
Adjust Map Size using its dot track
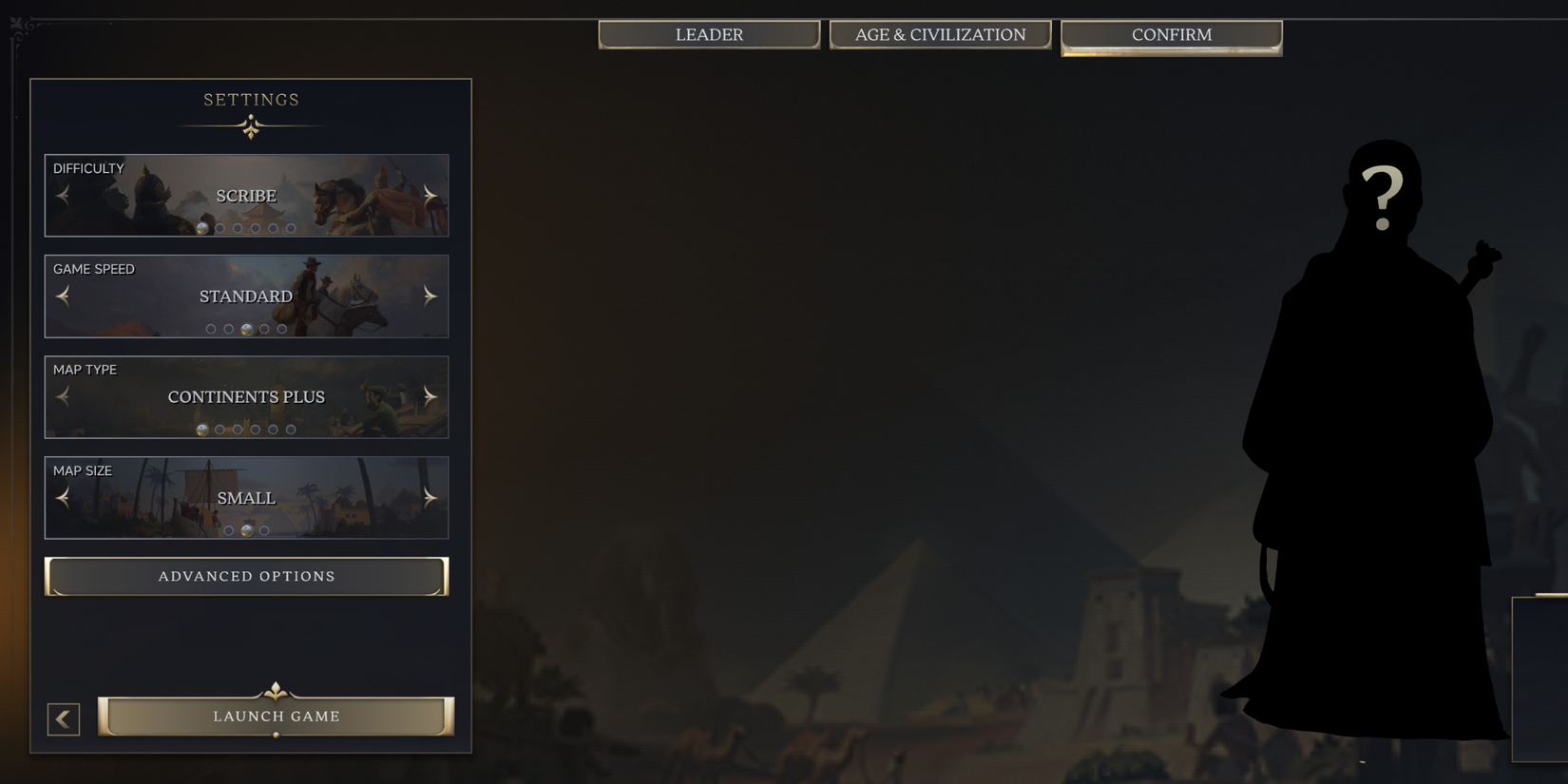(246, 530)
